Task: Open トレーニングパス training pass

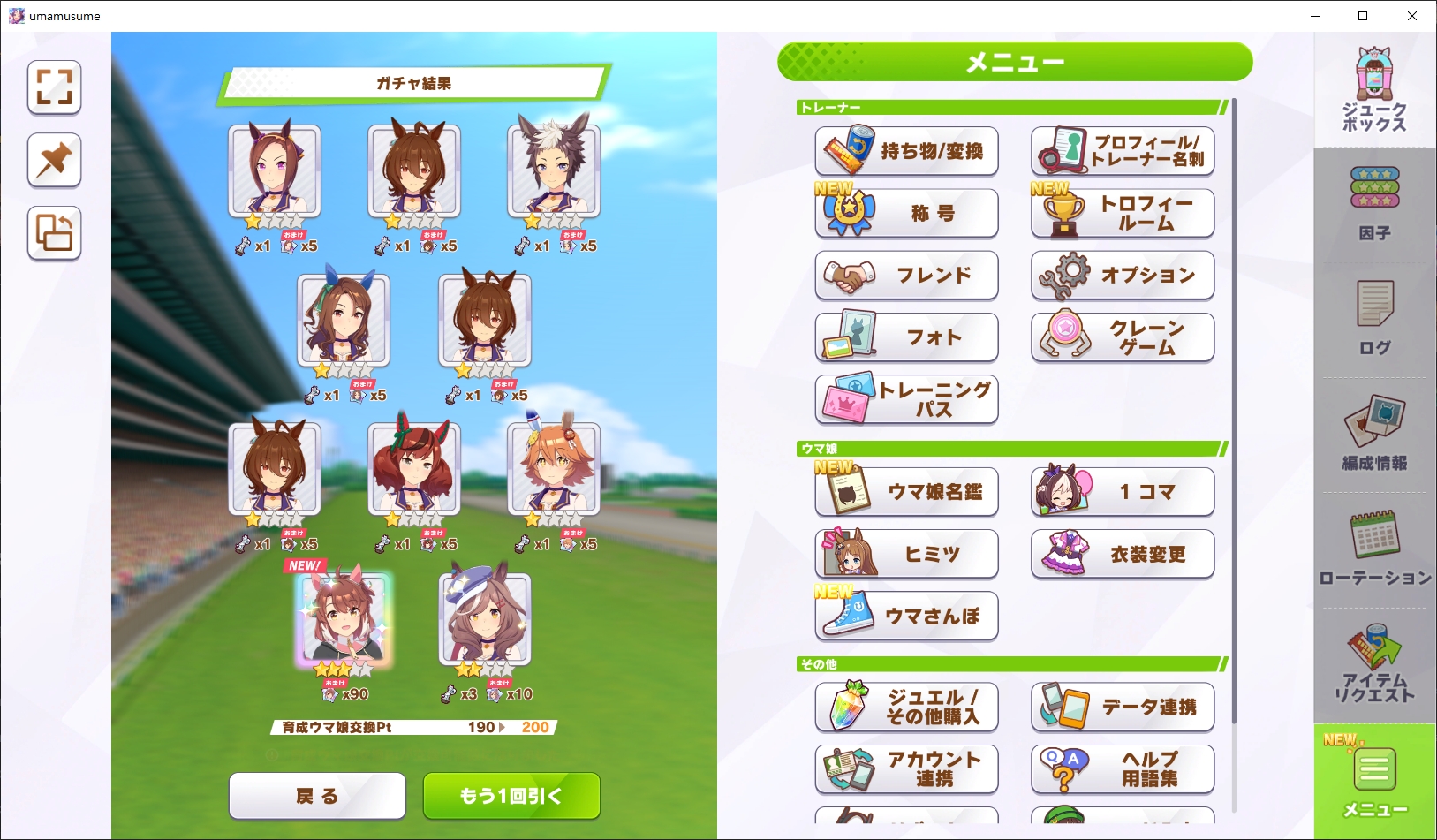Action: click(906, 398)
